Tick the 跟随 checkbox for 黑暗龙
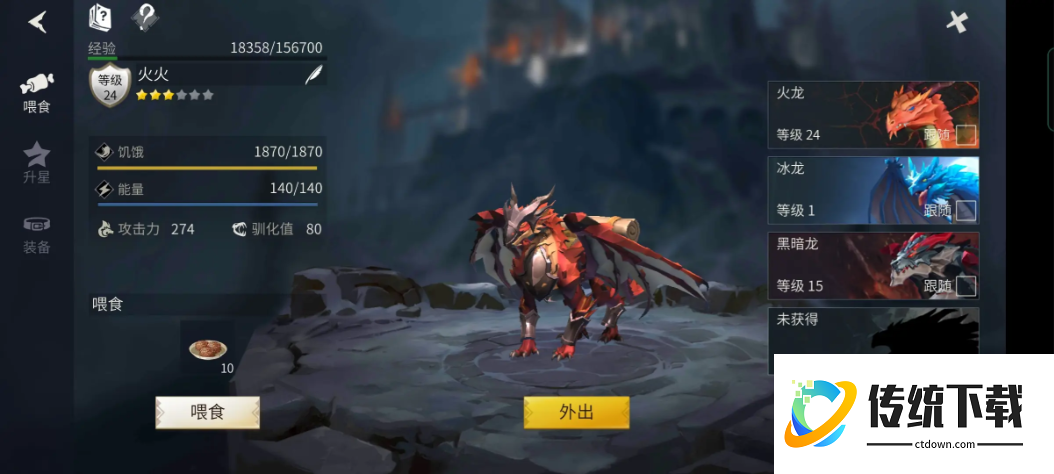Screen dimensions: 1054x474 965,286
